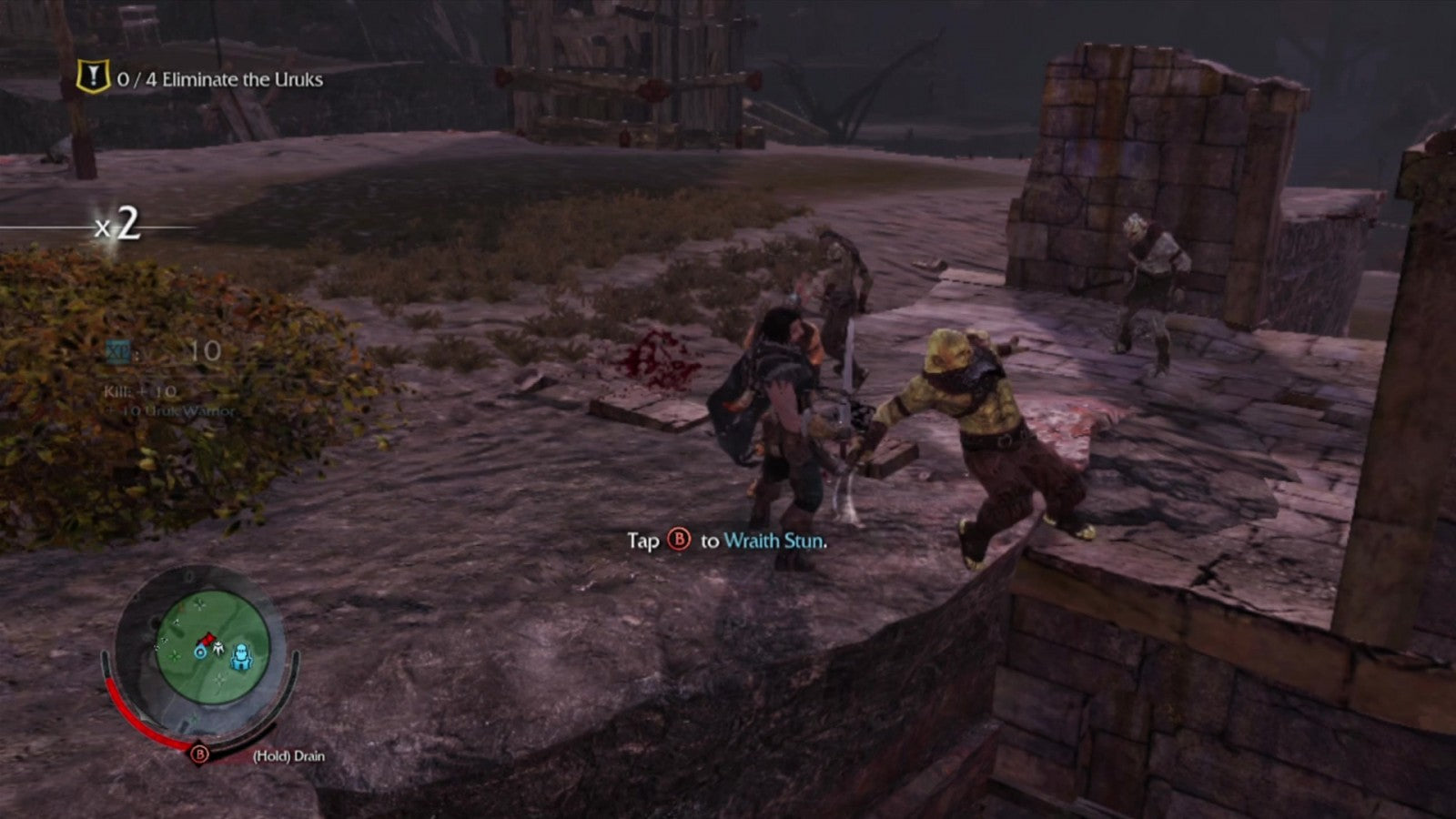The height and width of the screenshot is (819, 1456).
Task: Click the B button icon below the minimap
Action: point(199,753)
